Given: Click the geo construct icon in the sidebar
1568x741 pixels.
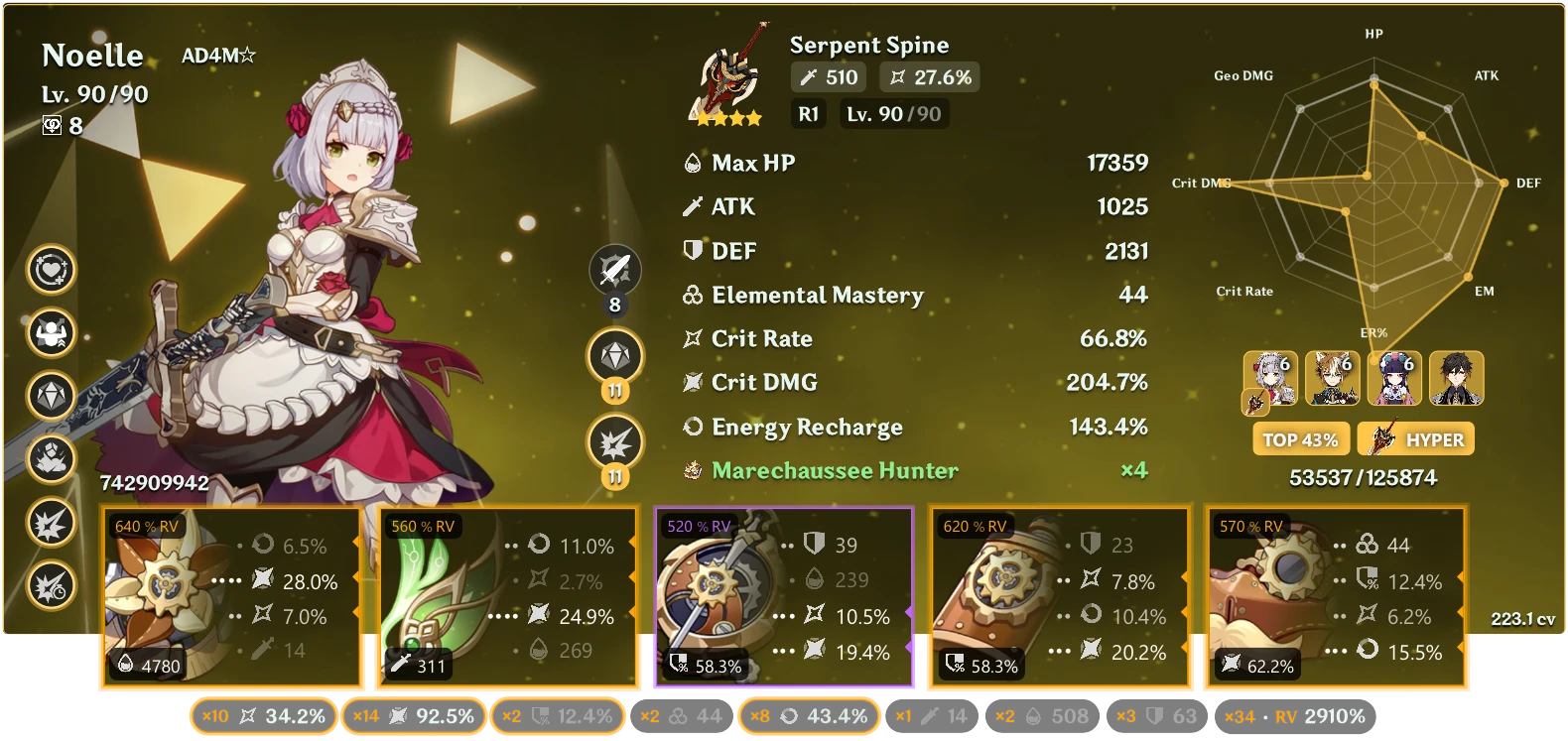Looking at the screenshot, I should (50, 457).
